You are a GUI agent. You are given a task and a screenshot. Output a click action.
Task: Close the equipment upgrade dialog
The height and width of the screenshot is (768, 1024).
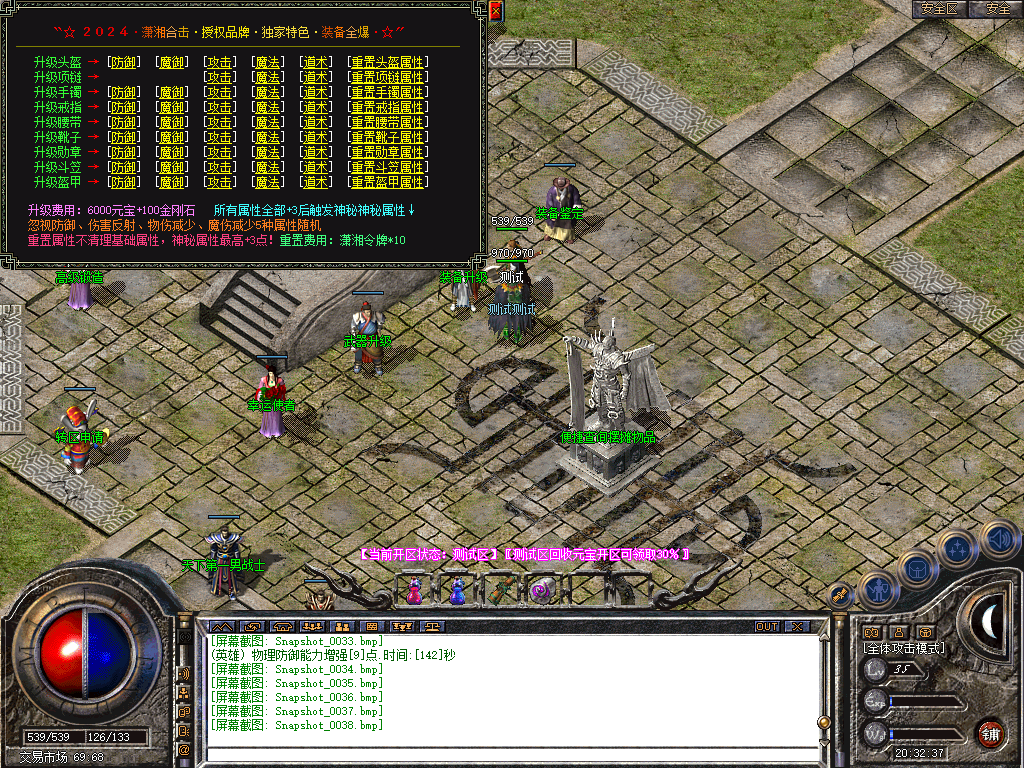click(x=495, y=11)
